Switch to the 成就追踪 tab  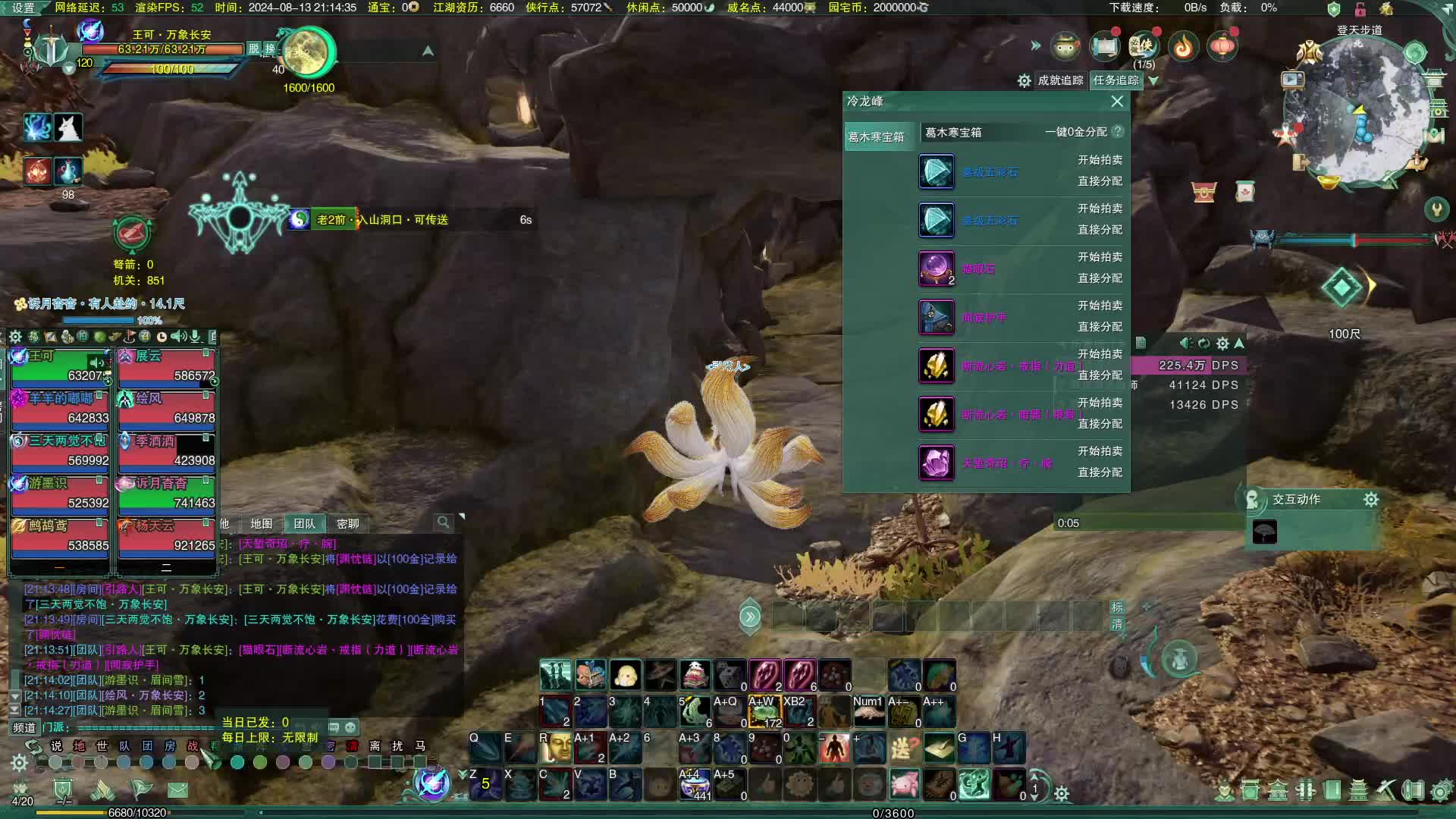(x=1060, y=80)
